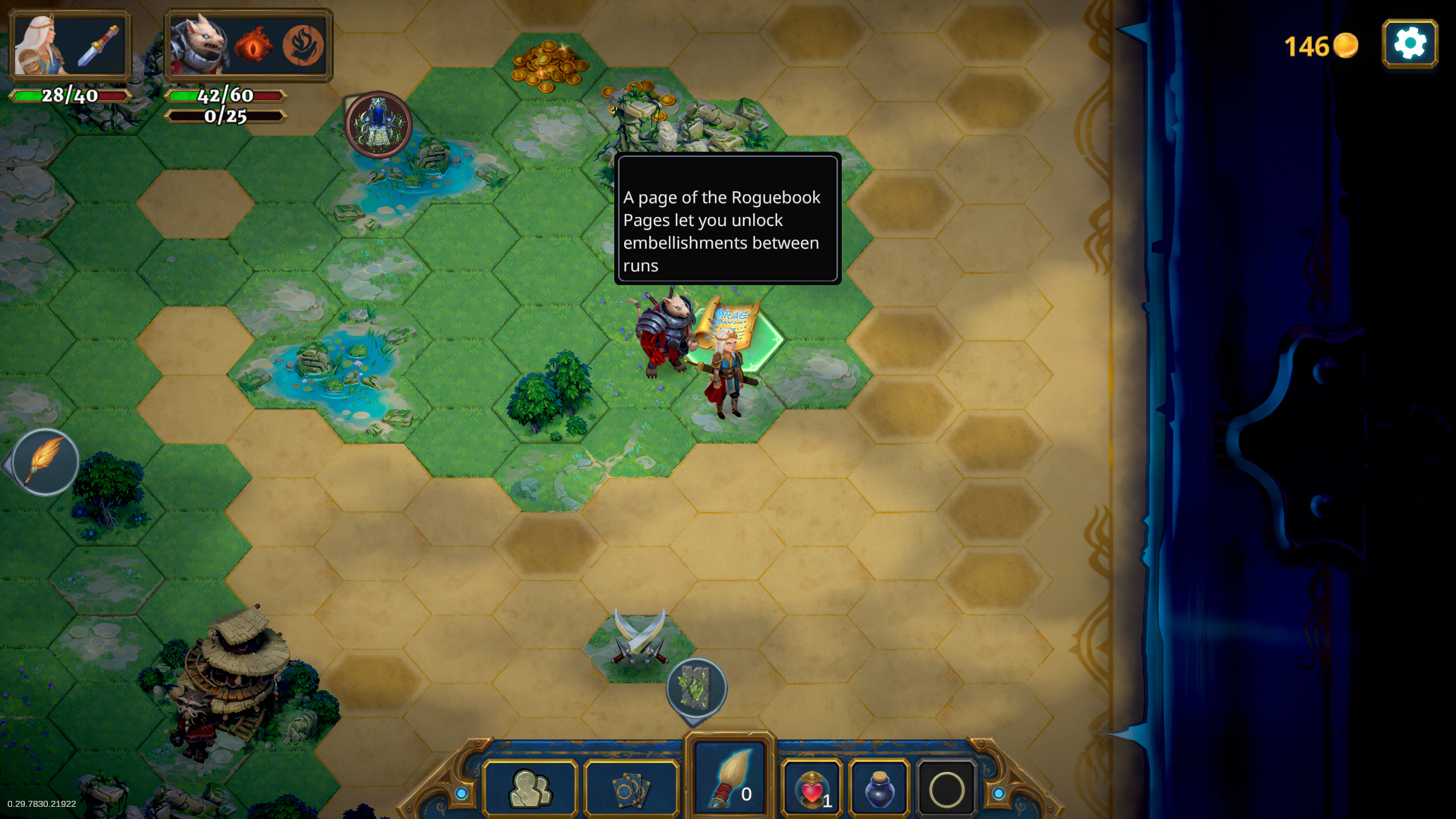Open the circular well portal on the map
Image resolution: width=1456 pixels, height=819 pixels.
pyautogui.click(x=378, y=124)
